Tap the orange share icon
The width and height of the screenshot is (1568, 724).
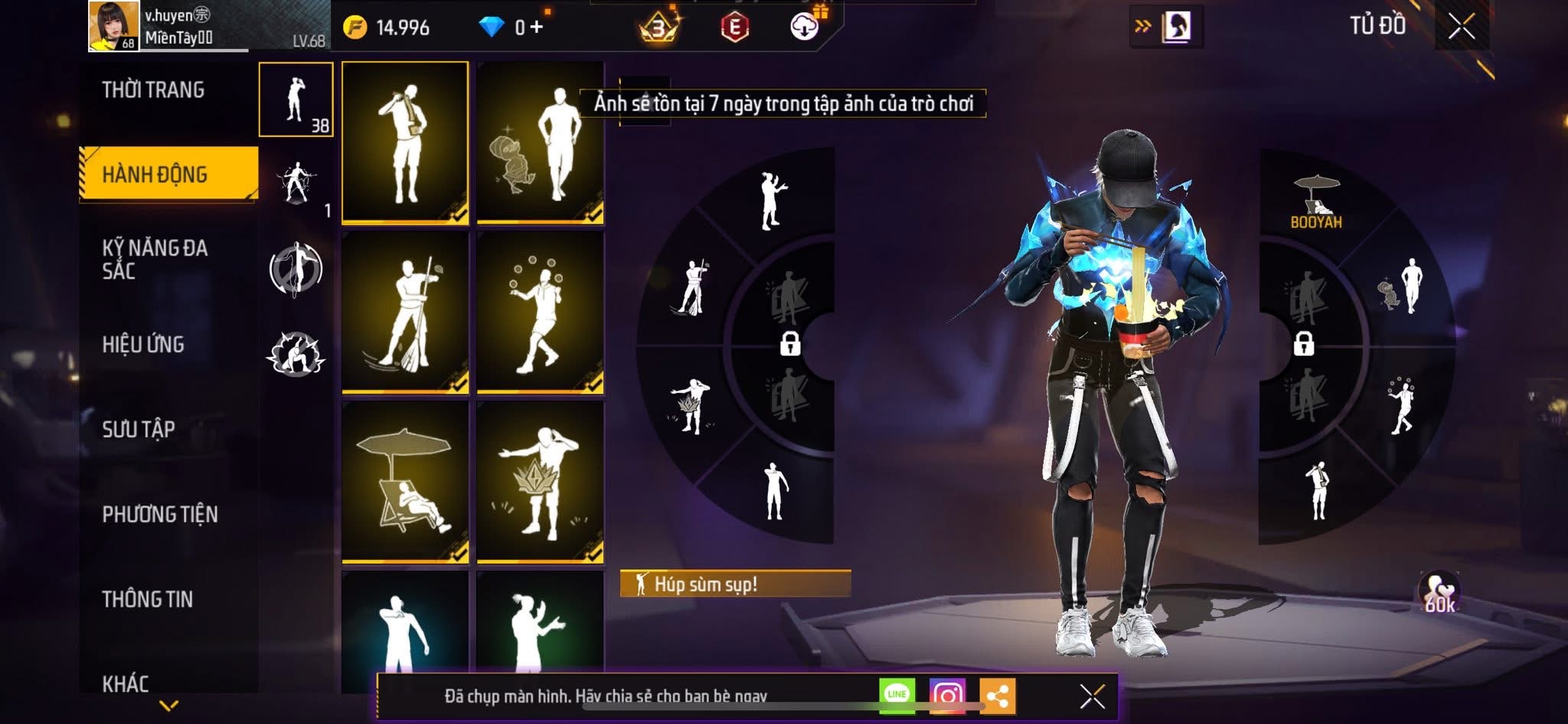(997, 696)
